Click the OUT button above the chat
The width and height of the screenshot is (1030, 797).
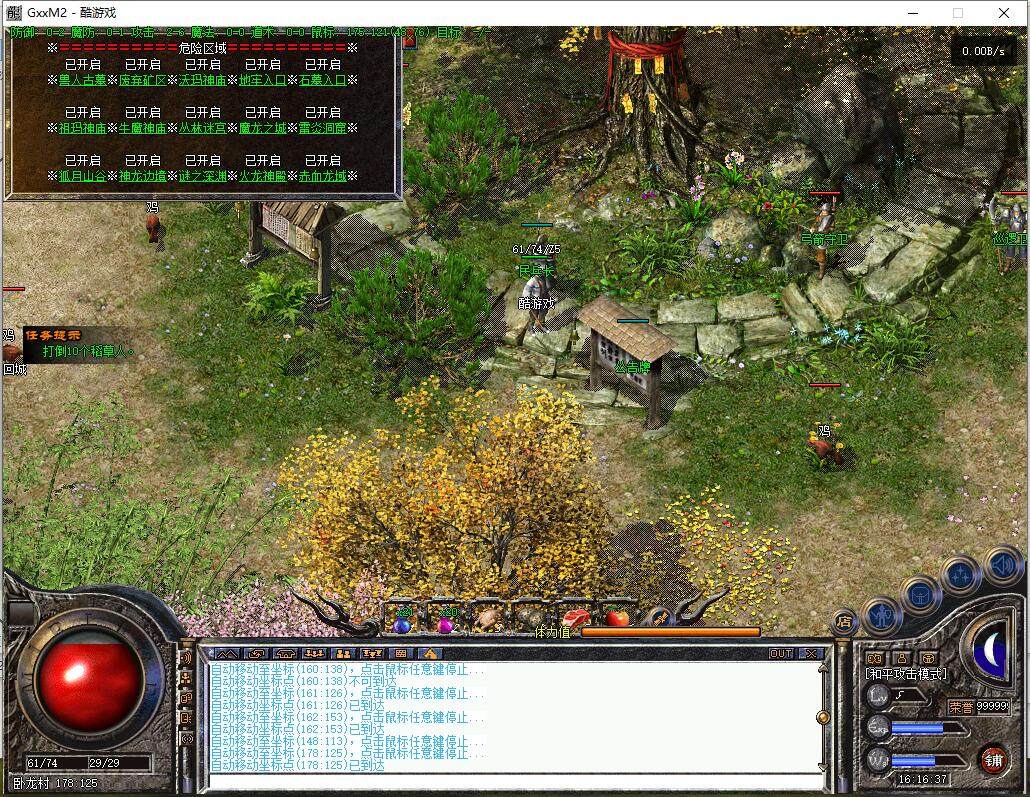(781, 654)
